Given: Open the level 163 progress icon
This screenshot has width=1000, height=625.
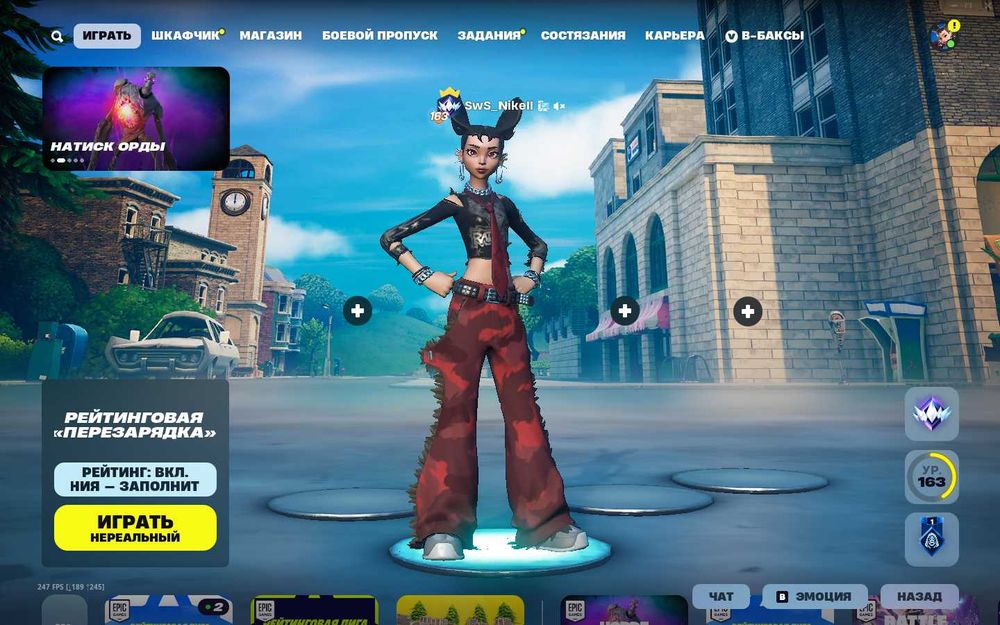Looking at the screenshot, I should click(x=931, y=477).
